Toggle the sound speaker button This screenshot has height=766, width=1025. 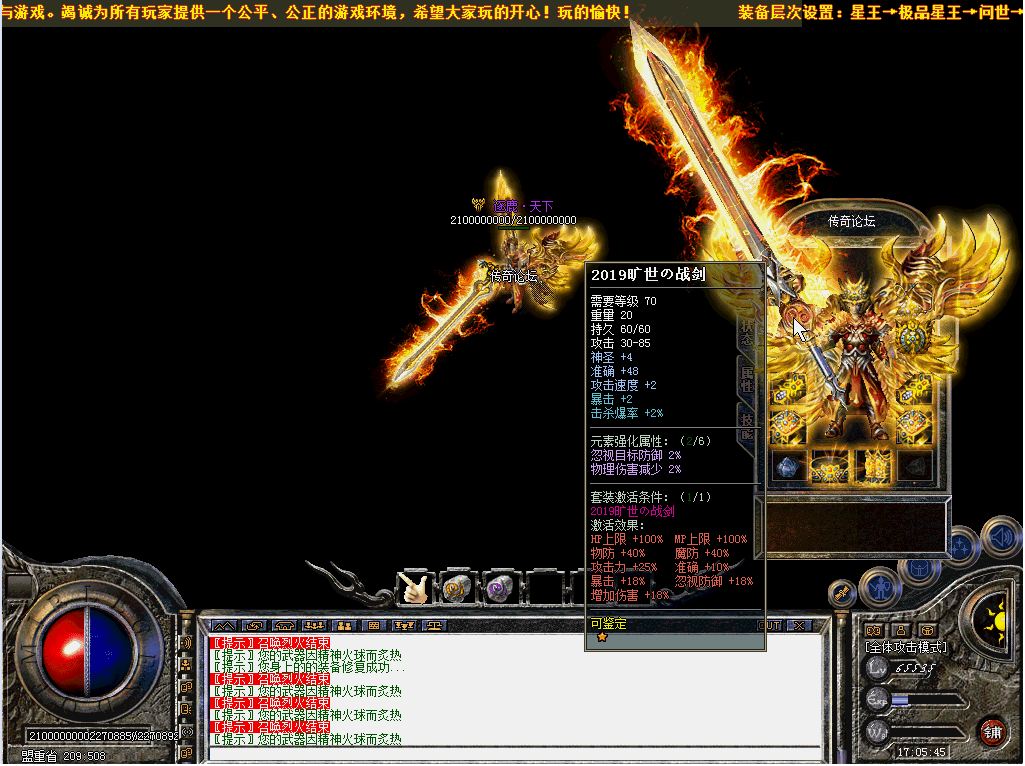999,536
